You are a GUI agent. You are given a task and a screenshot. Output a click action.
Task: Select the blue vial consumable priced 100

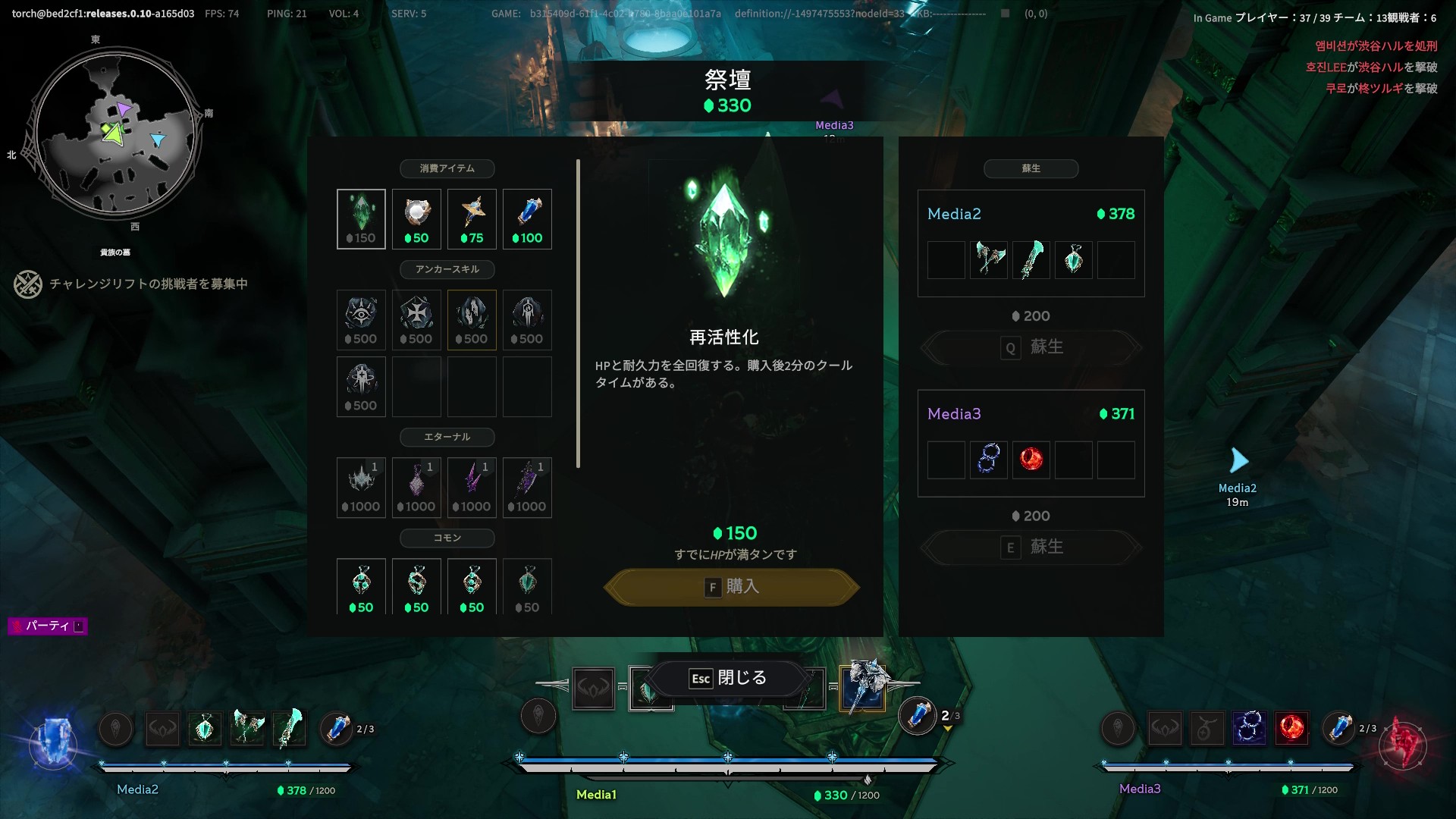click(x=527, y=218)
